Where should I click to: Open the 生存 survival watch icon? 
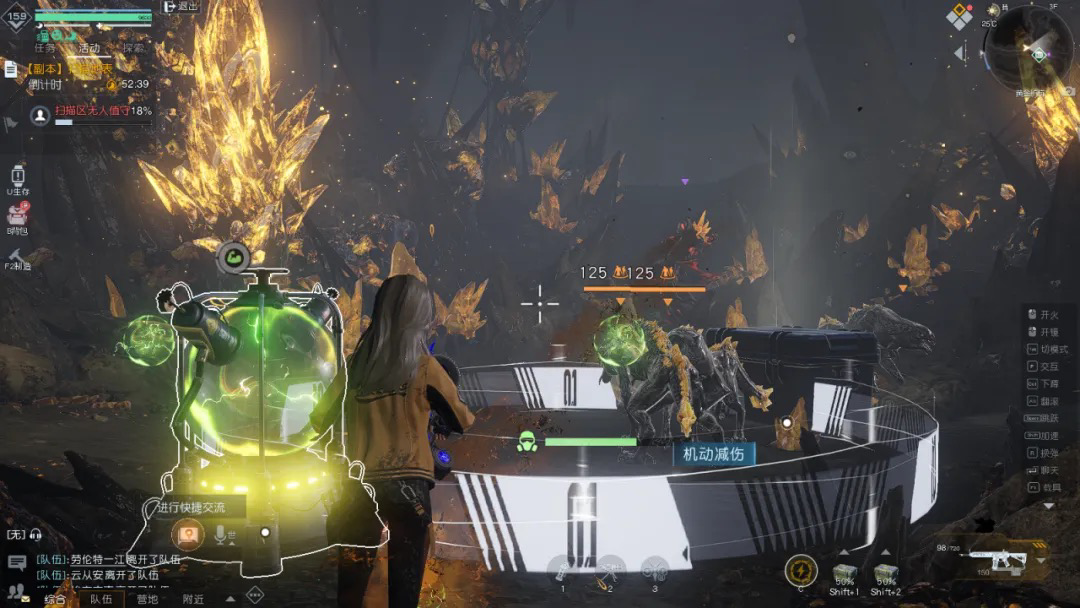point(17,177)
